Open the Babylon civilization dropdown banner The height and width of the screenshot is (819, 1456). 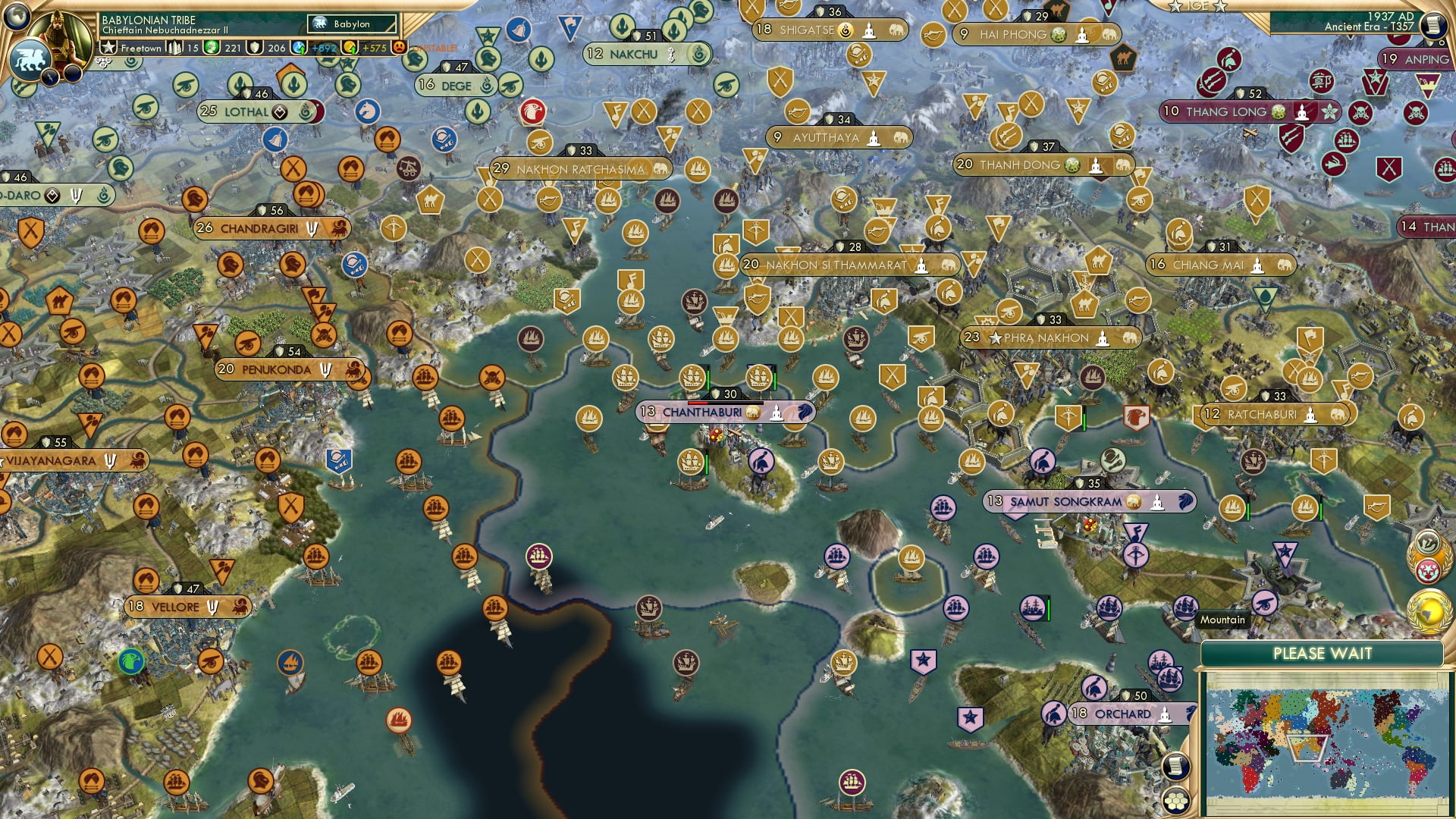350,24
